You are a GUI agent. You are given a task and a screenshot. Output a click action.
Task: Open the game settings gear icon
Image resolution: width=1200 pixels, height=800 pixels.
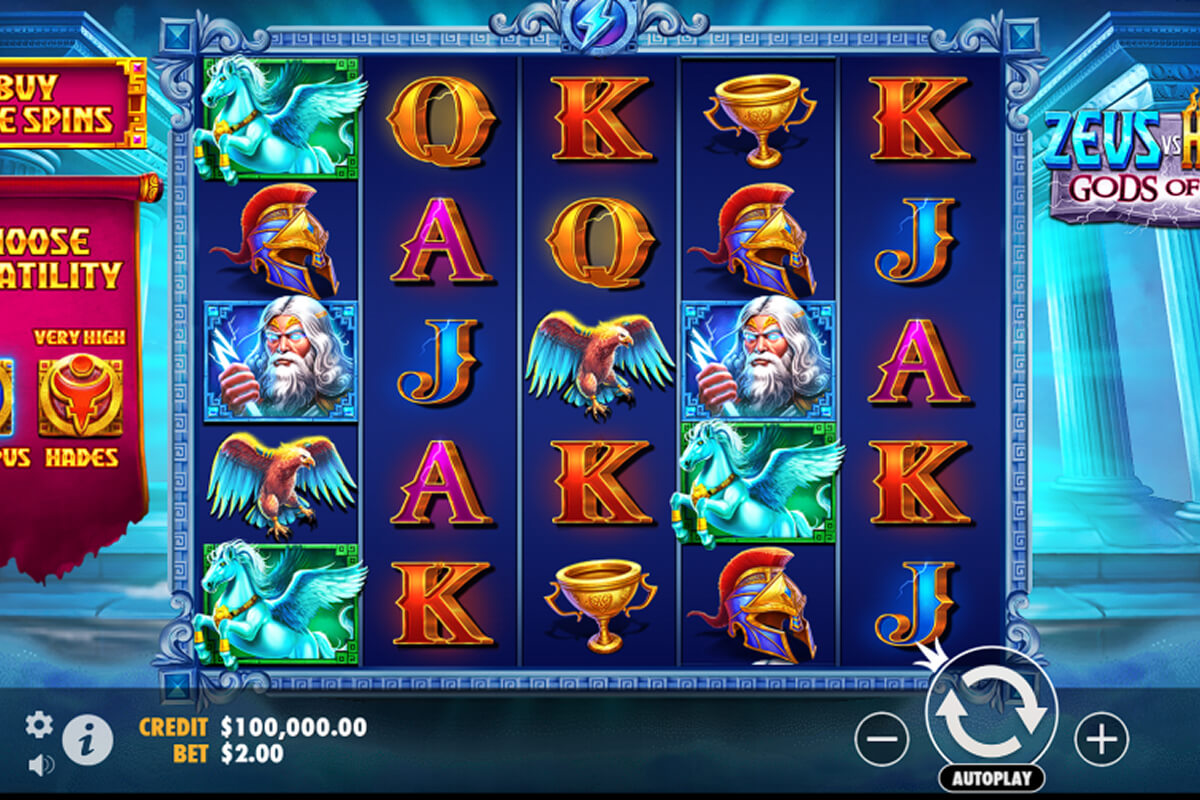(x=39, y=724)
